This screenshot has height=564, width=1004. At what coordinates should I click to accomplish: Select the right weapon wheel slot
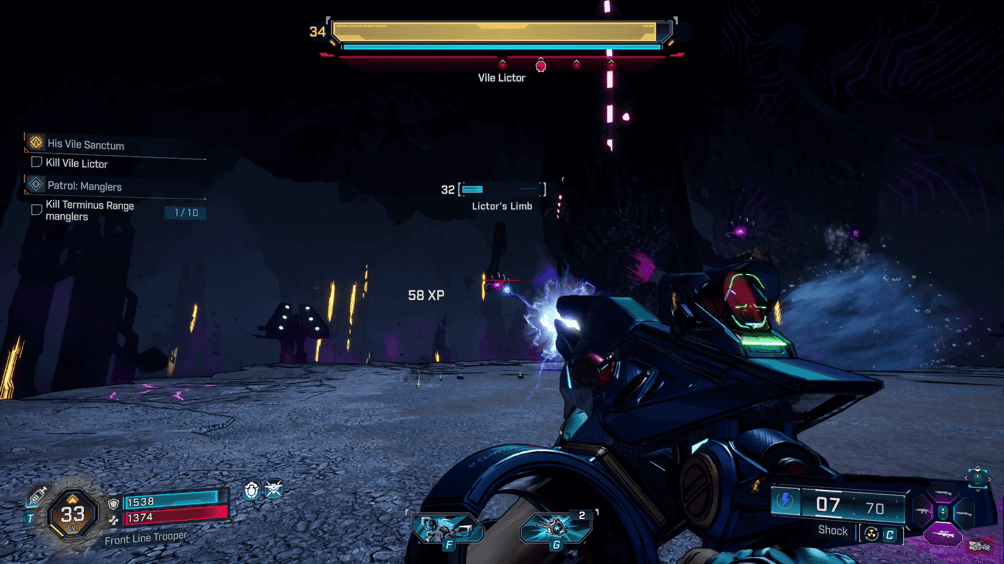963,512
